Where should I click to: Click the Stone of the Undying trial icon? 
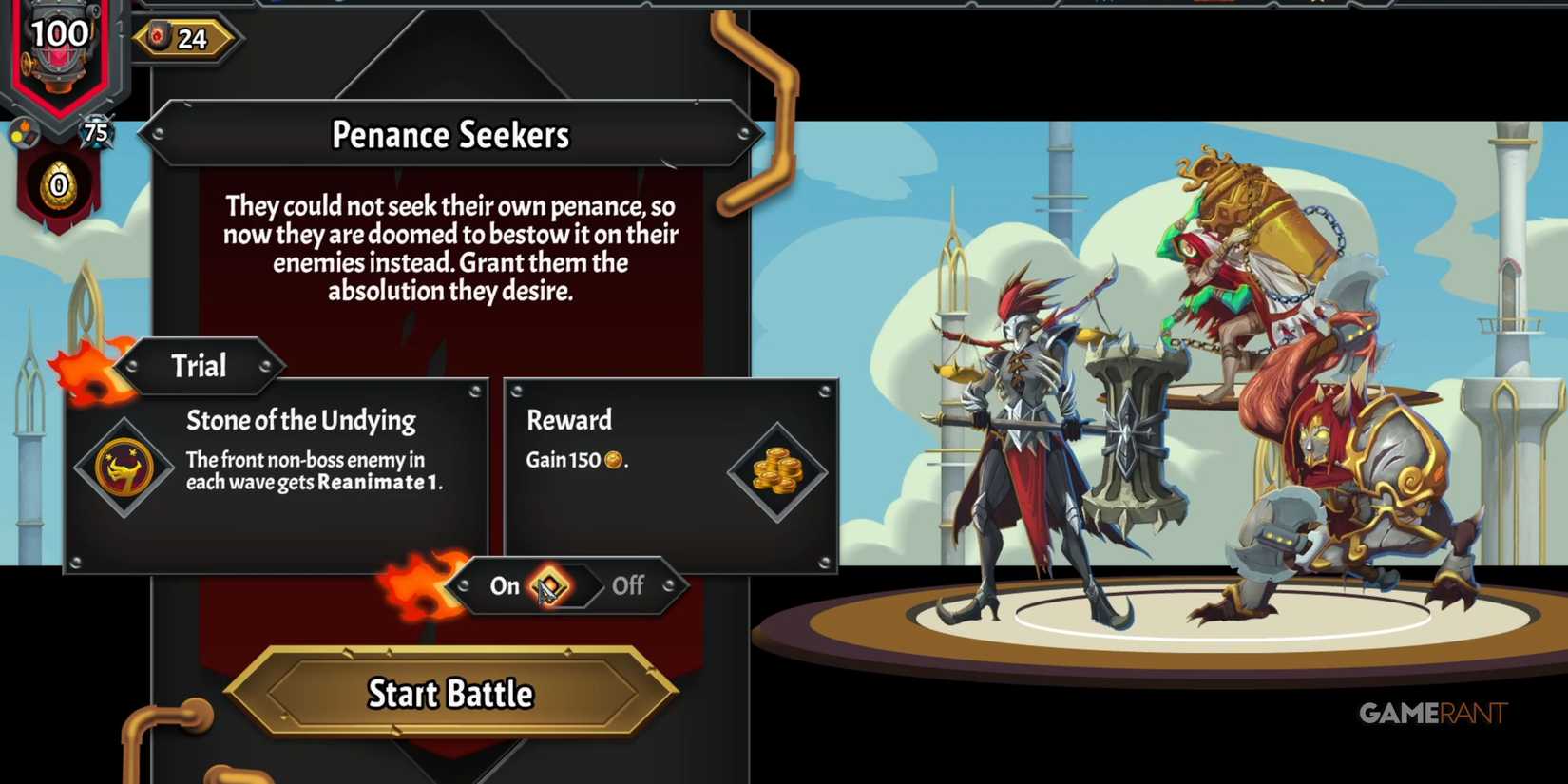click(124, 466)
